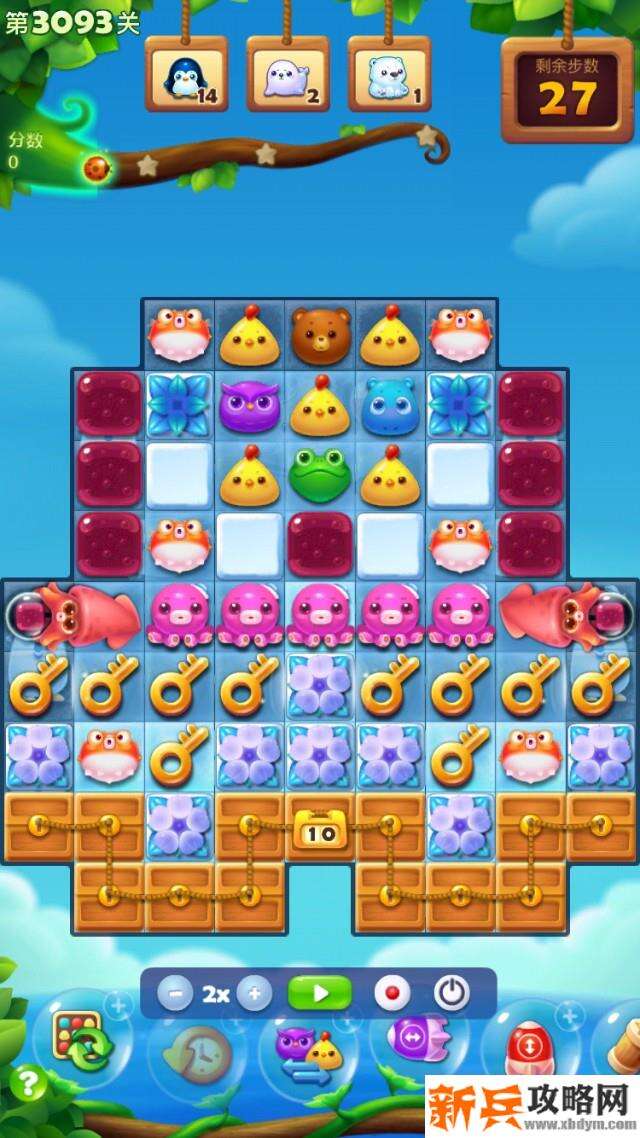Select the brown bear tile
The image size is (640, 1138).
coord(320,336)
